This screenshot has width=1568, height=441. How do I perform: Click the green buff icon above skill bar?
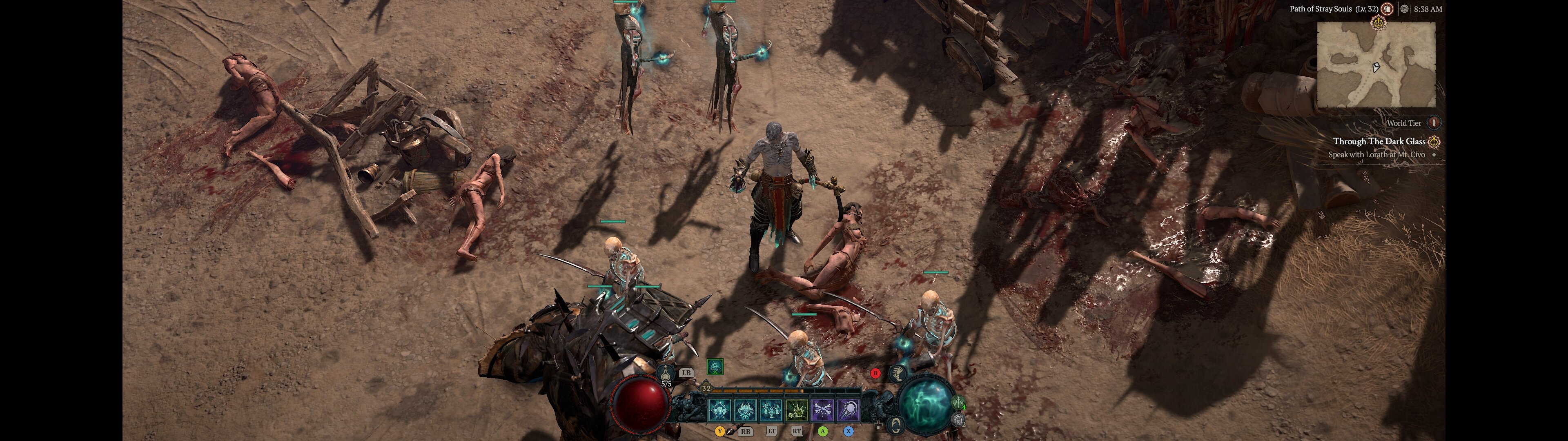pyautogui.click(x=715, y=367)
